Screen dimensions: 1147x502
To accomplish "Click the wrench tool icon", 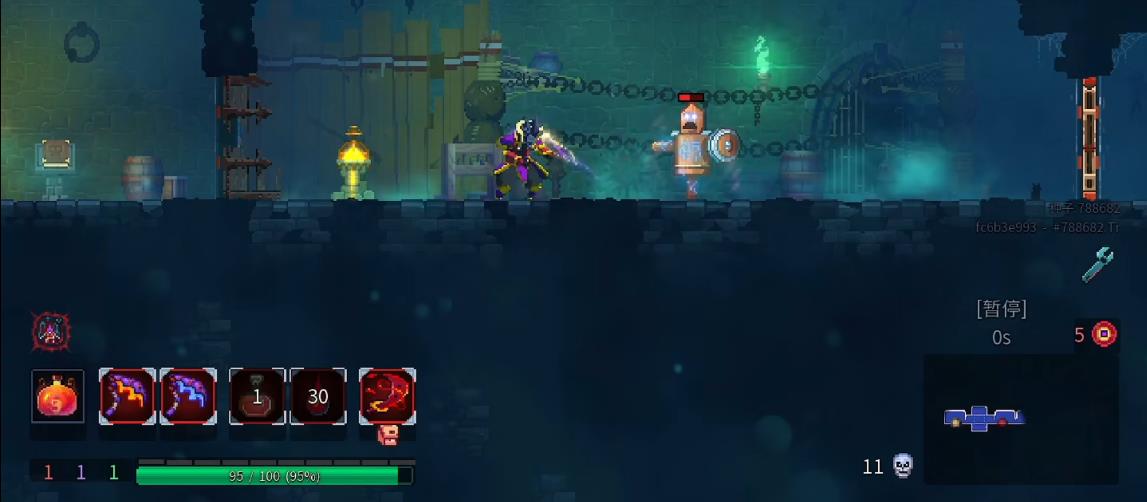I will point(1097,265).
